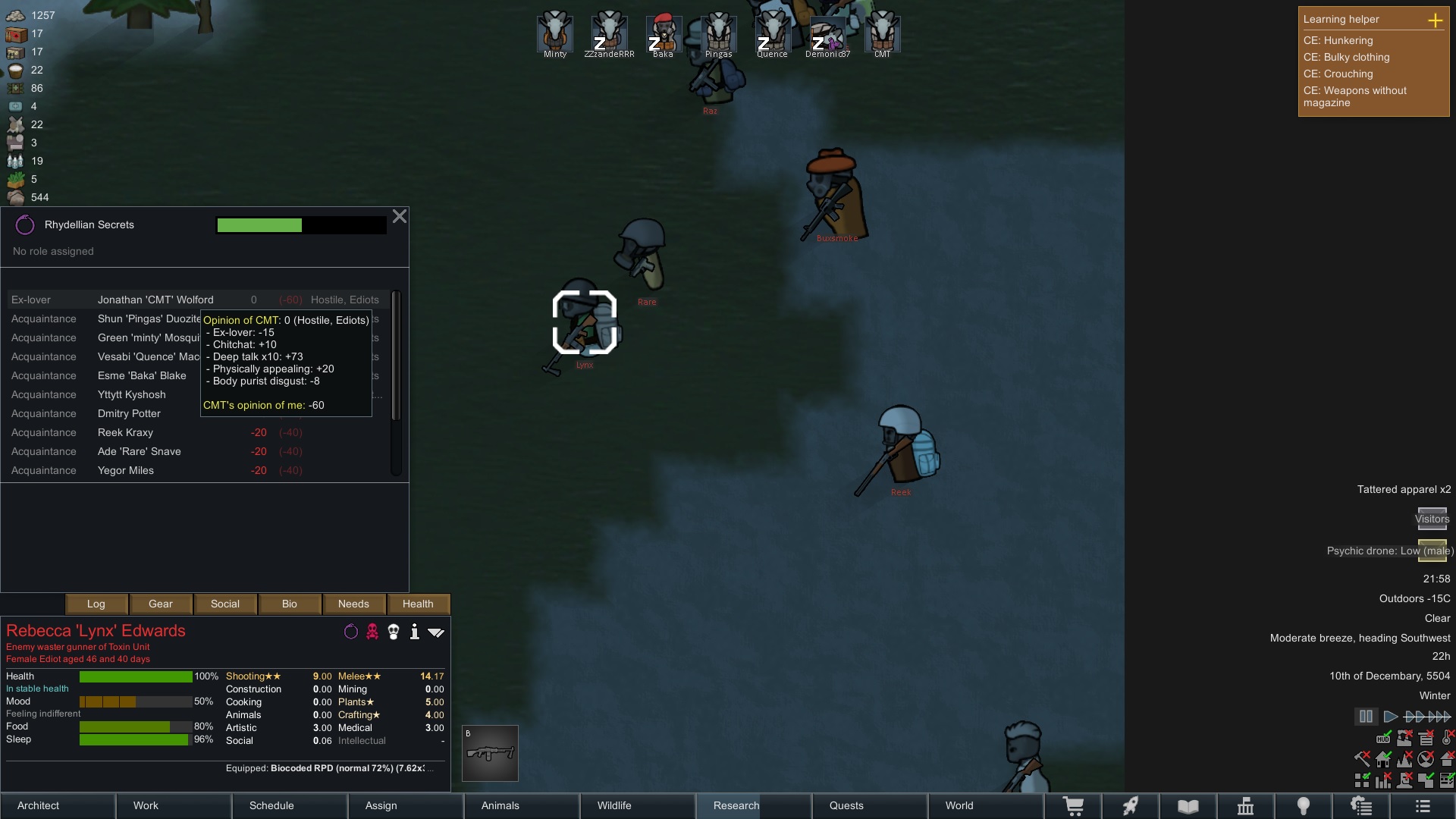This screenshot has width=1456, height=819.
Task: Open Lynx's info card icon
Action: point(415,632)
